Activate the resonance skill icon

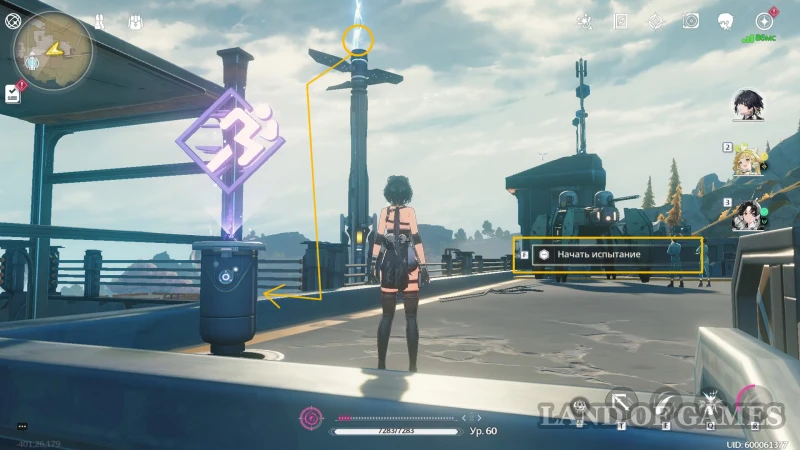coord(668,405)
